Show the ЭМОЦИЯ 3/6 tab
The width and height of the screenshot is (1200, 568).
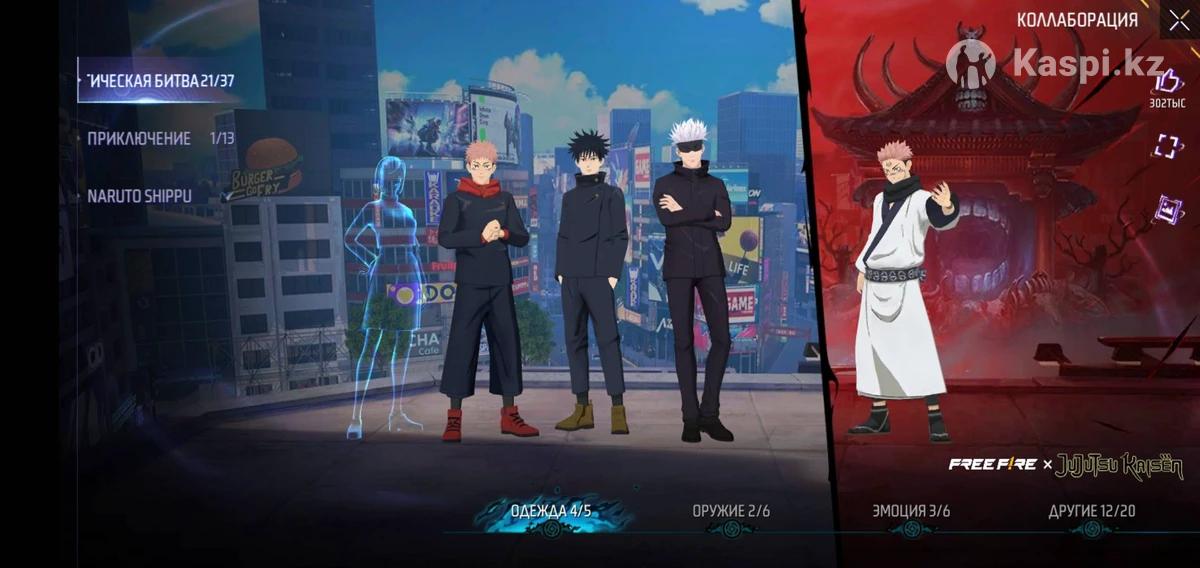(911, 512)
